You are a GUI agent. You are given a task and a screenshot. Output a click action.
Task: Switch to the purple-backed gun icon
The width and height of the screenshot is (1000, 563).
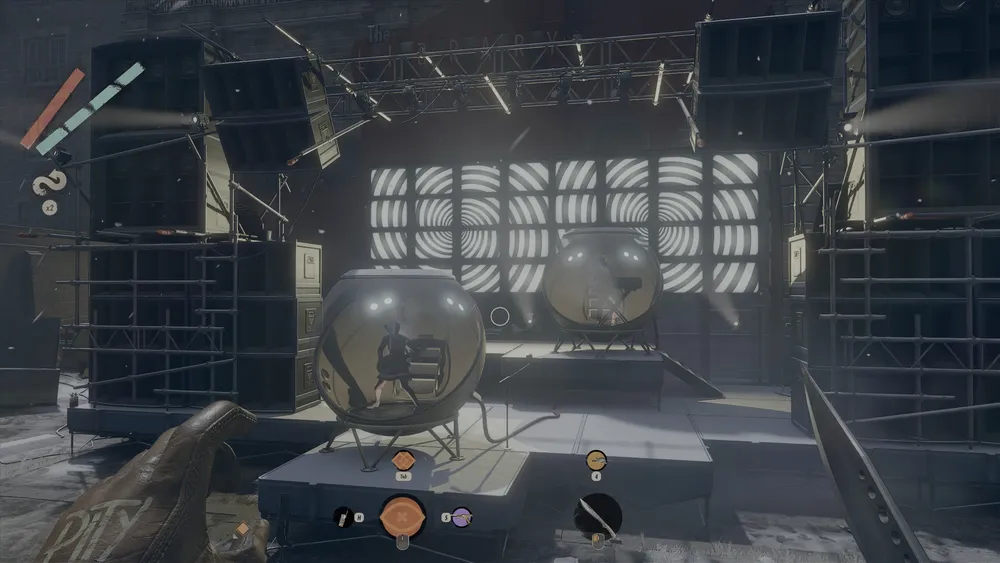(x=461, y=517)
